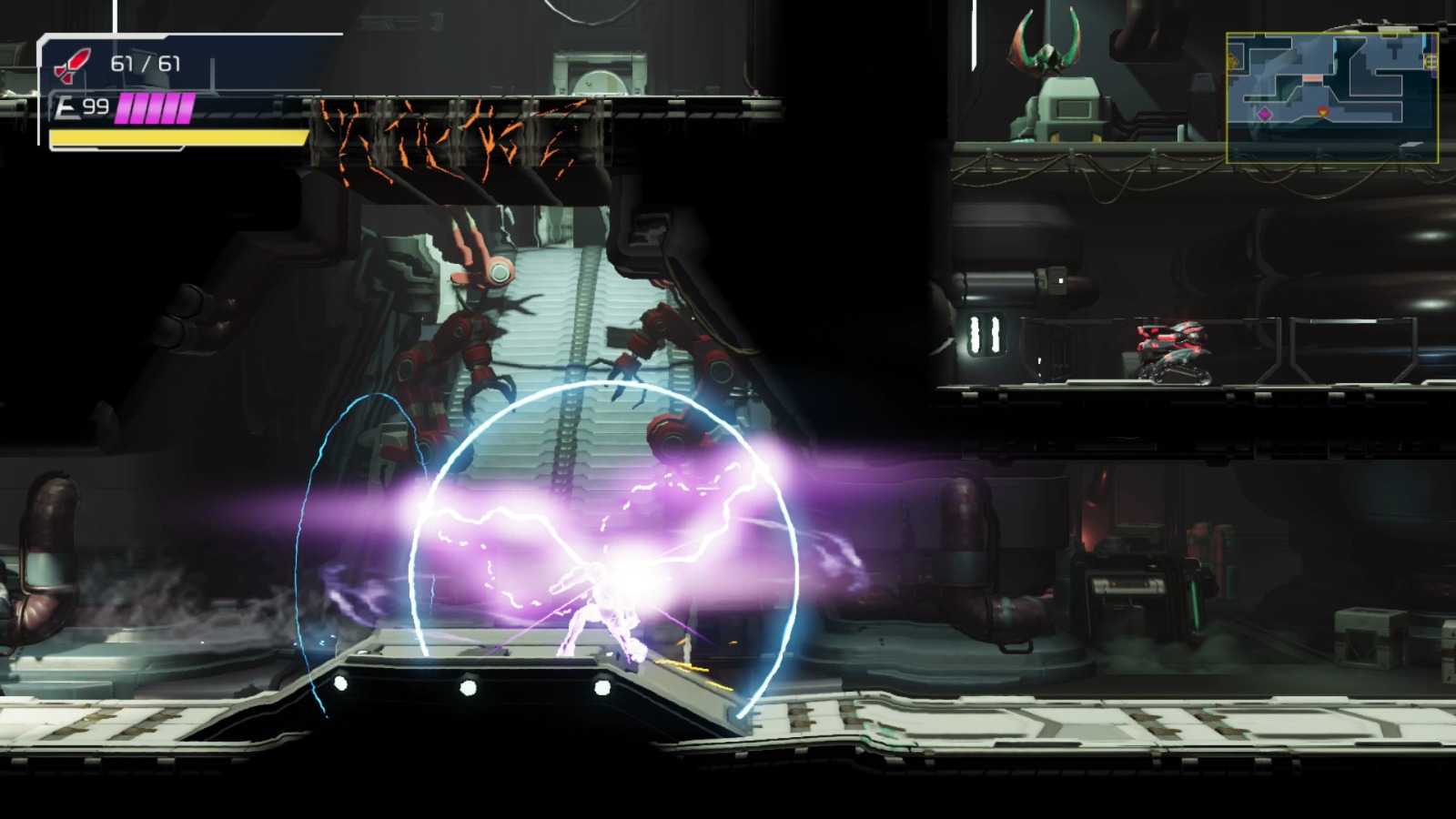Click the minimap panel in the top-right corner

[x=1333, y=96]
